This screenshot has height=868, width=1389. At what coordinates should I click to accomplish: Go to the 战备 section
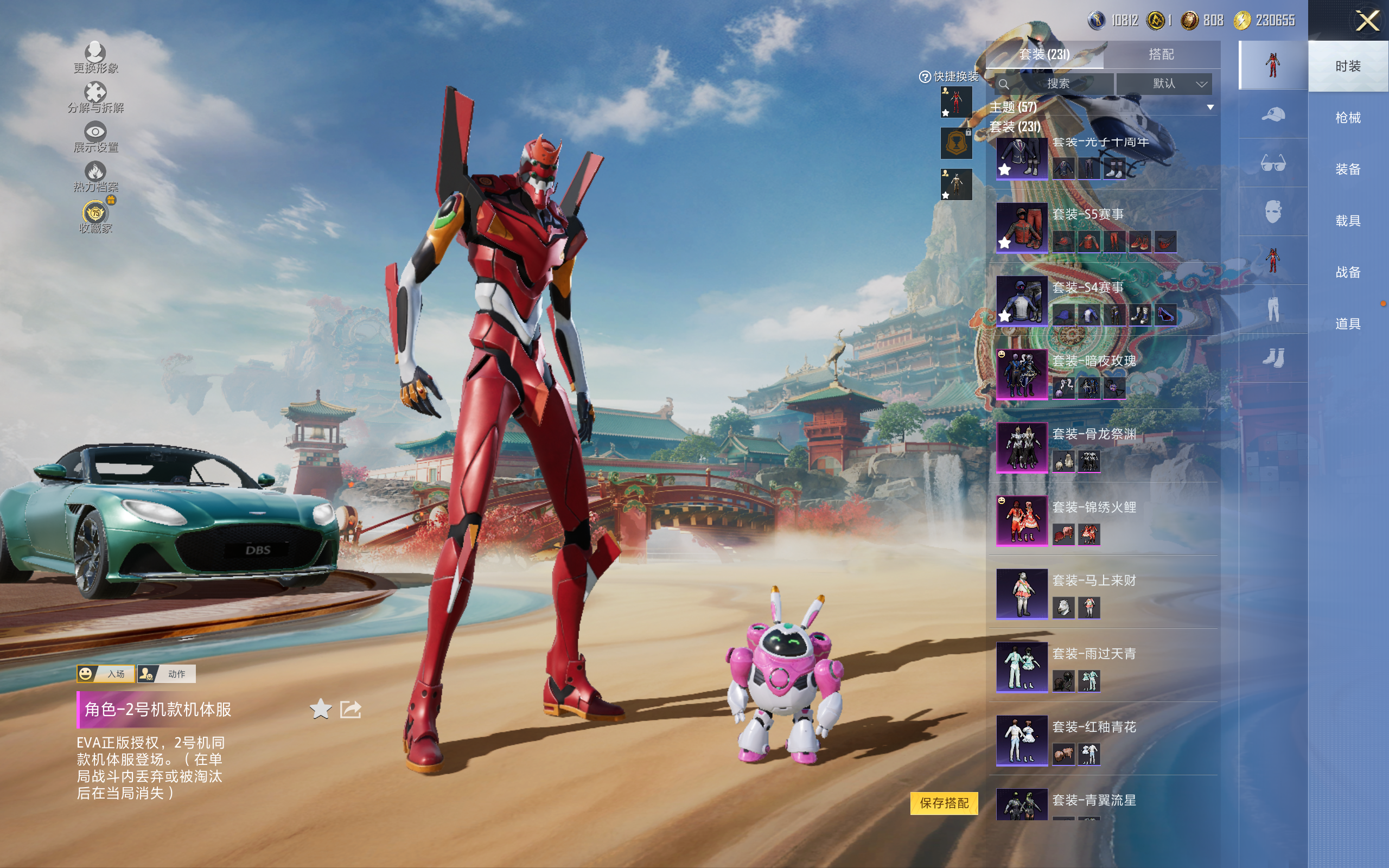tap(1347, 272)
